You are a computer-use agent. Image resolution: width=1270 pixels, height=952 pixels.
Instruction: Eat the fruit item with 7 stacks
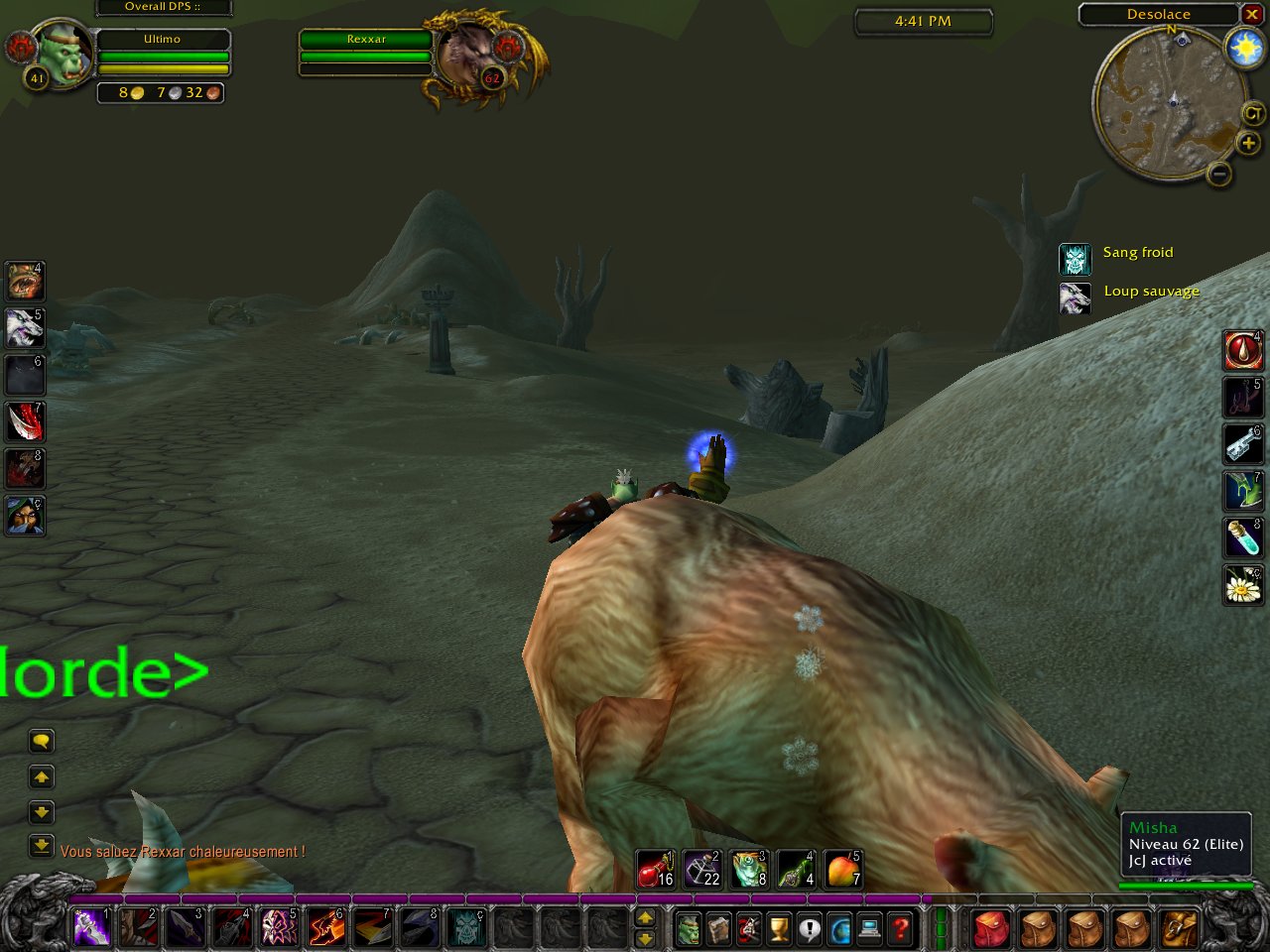(842, 869)
